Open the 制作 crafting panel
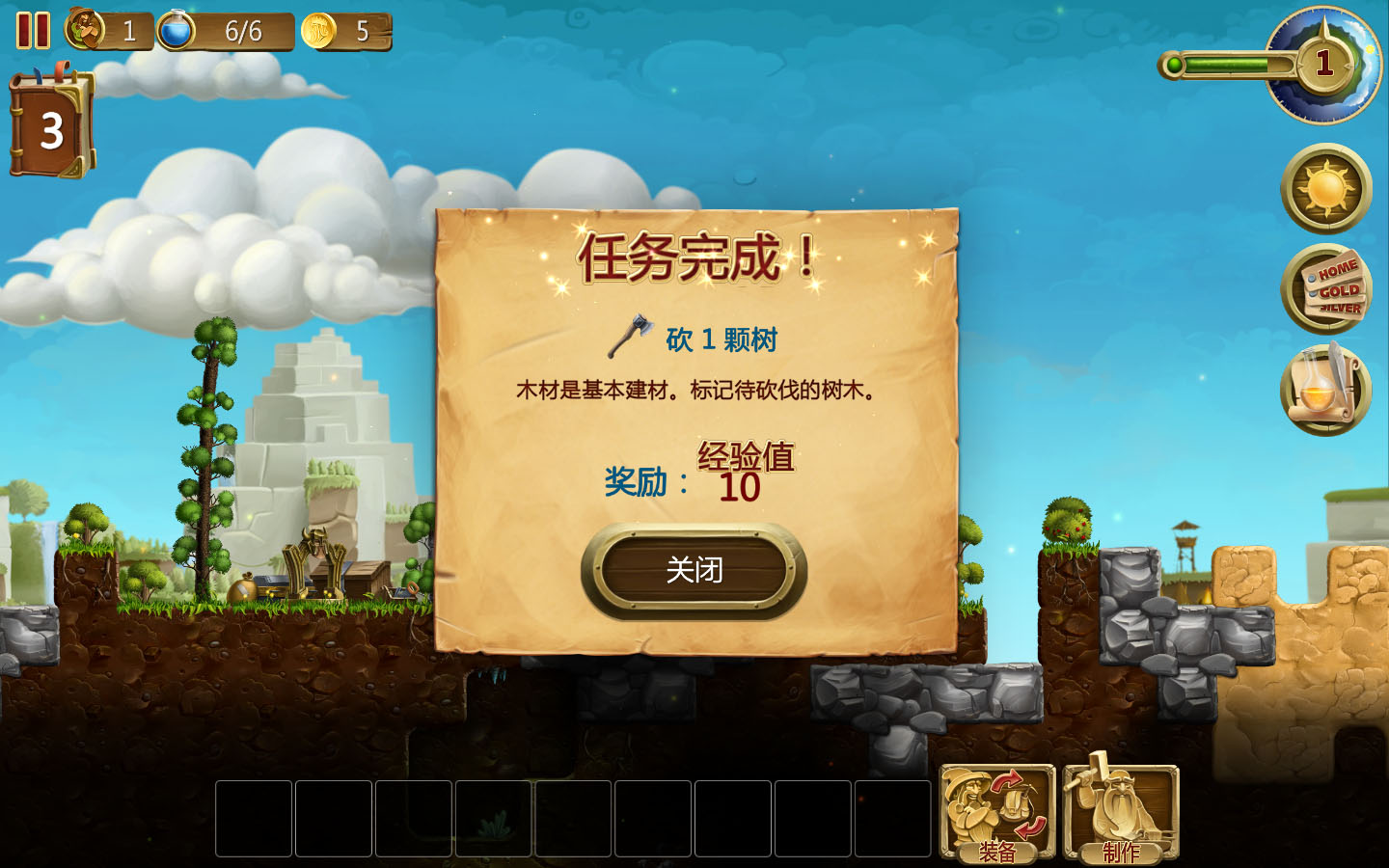This screenshot has height=868, width=1389. click(1120, 810)
